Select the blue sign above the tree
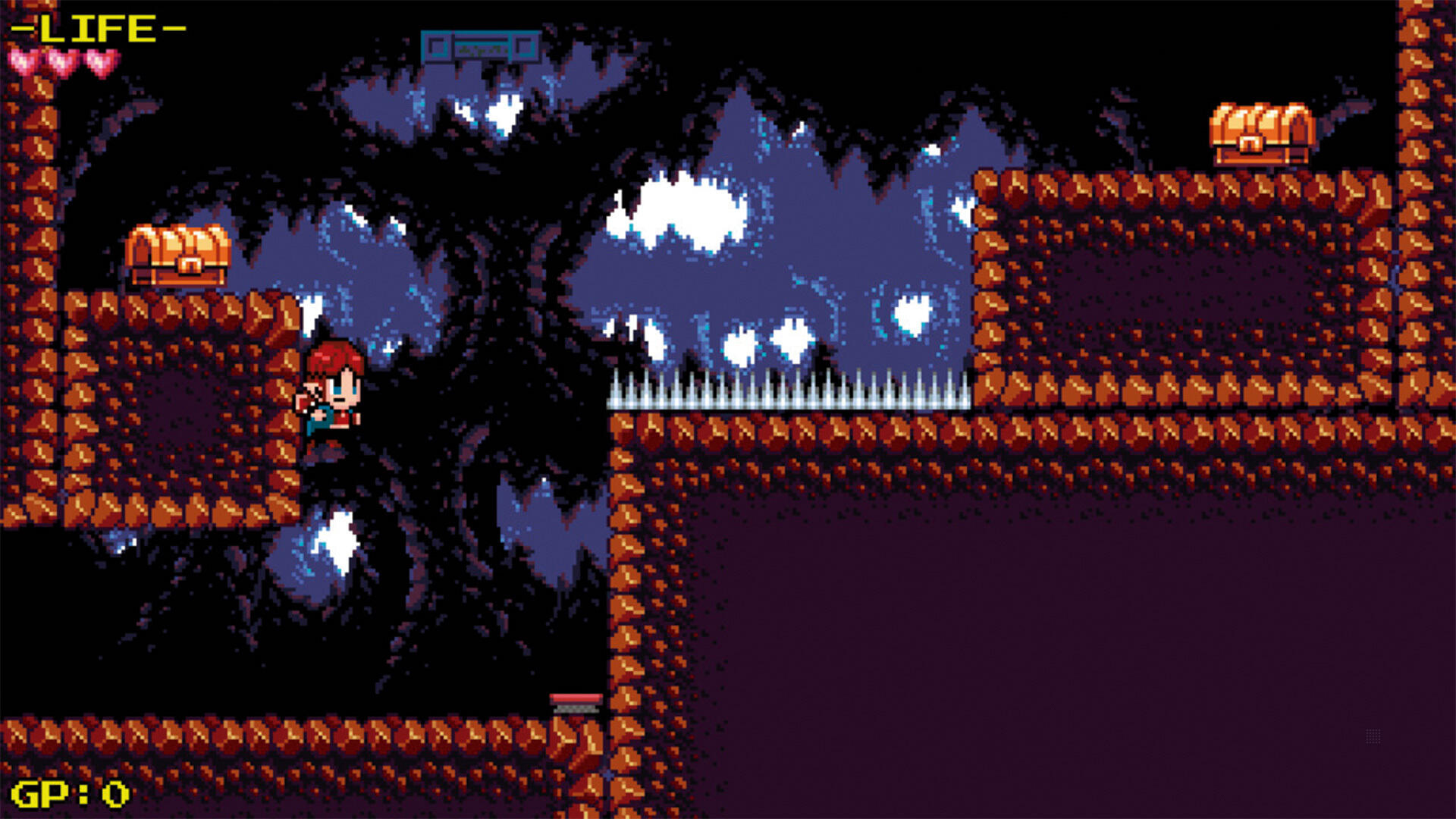 pos(480,45)
